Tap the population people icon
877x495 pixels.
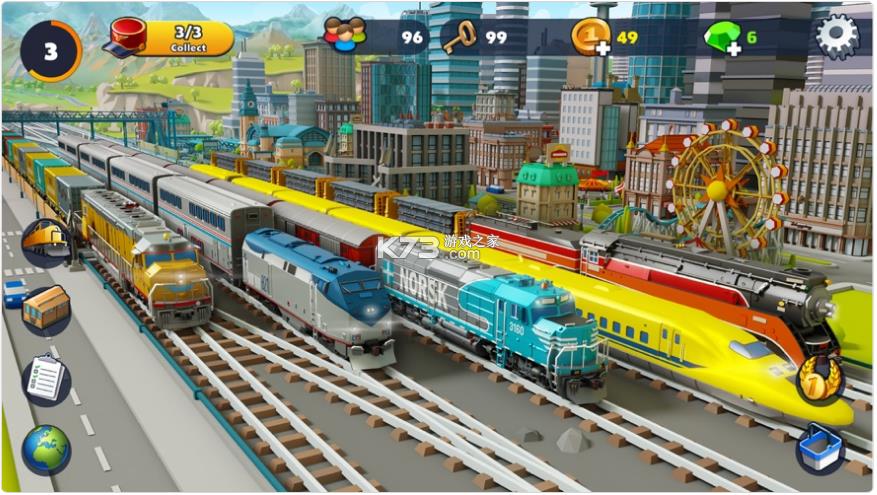coord(345,36)
